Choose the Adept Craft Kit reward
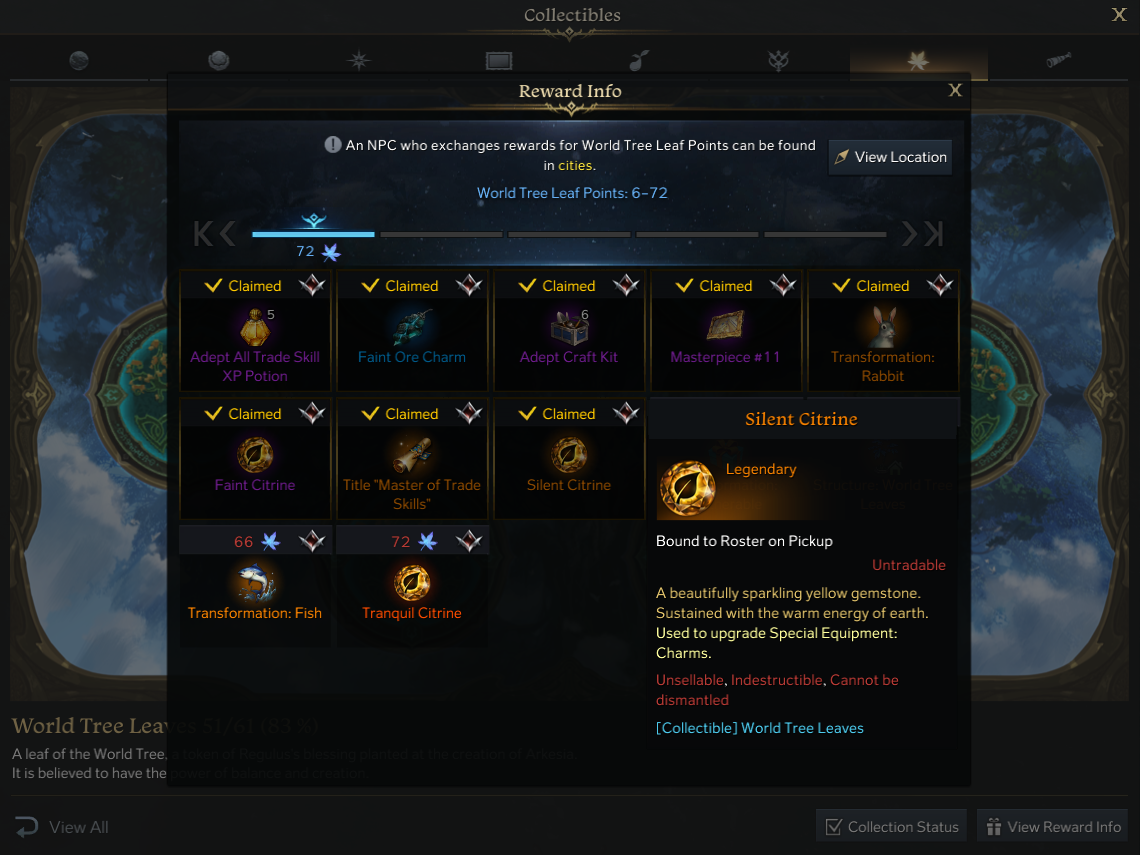Screen dimensions: 1140x855 pos(569,330)
